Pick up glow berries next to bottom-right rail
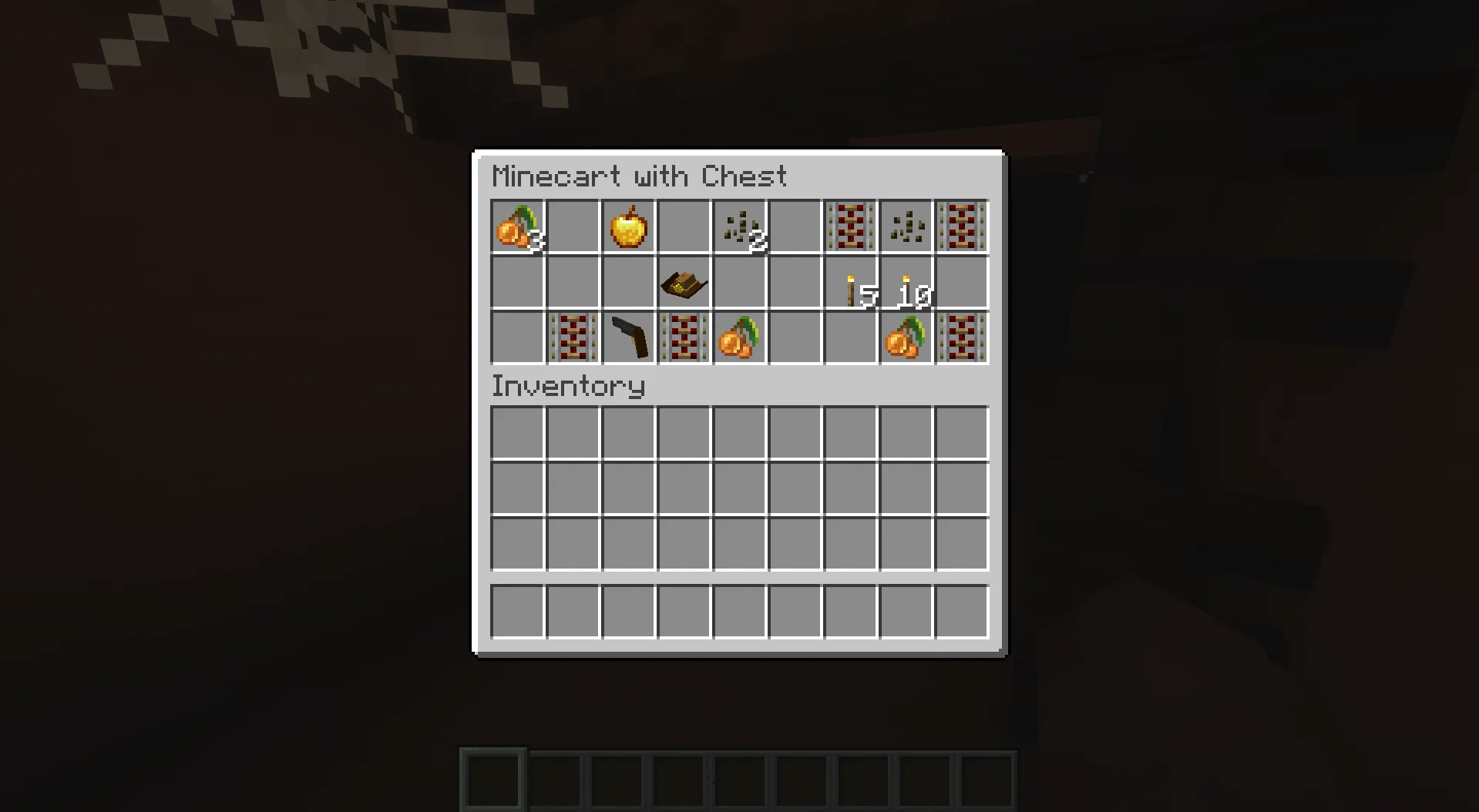The width and height of the screenshot is (1479, 812). tap(905, 337)
